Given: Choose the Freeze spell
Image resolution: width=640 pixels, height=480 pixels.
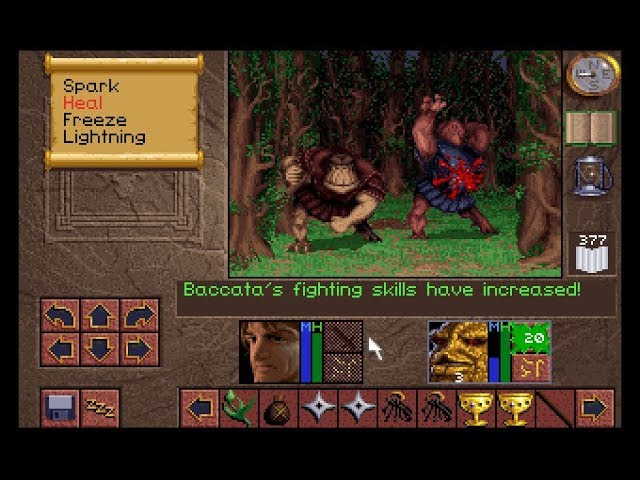Looking at the screenshot, I should pyautogui.click(x=94, y=120).
